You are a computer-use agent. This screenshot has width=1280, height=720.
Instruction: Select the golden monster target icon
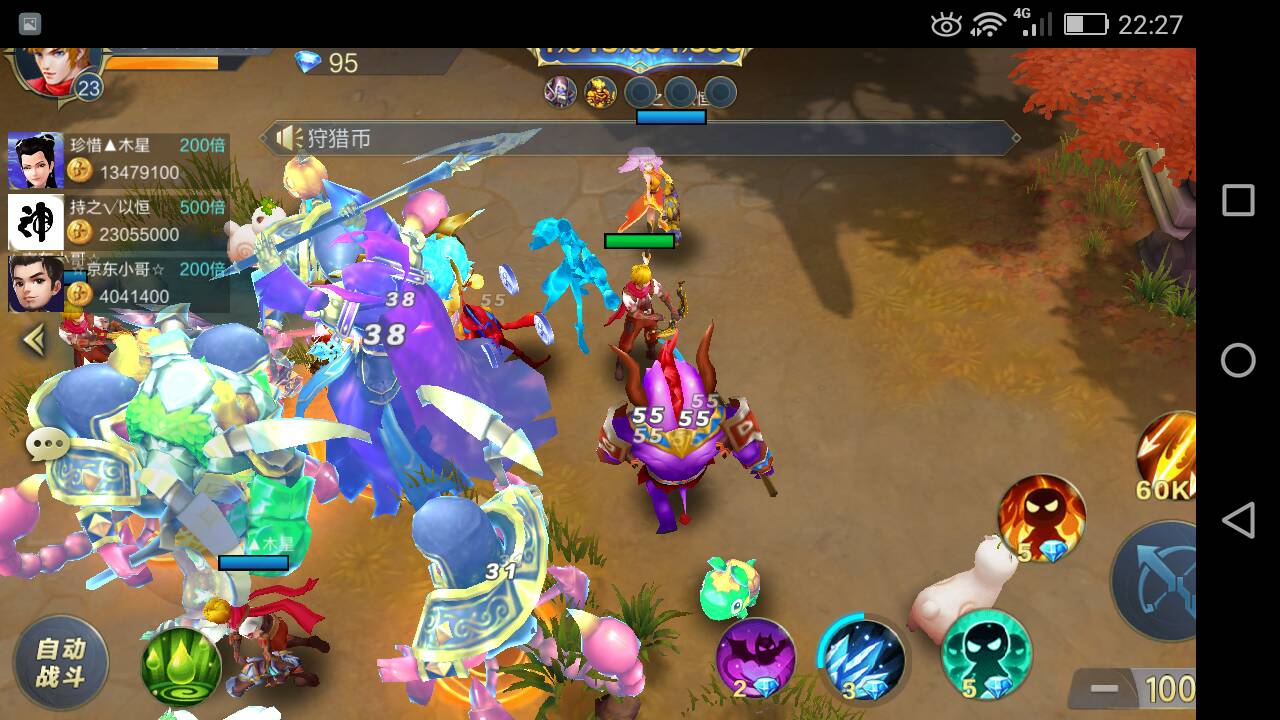coord(600,93)
